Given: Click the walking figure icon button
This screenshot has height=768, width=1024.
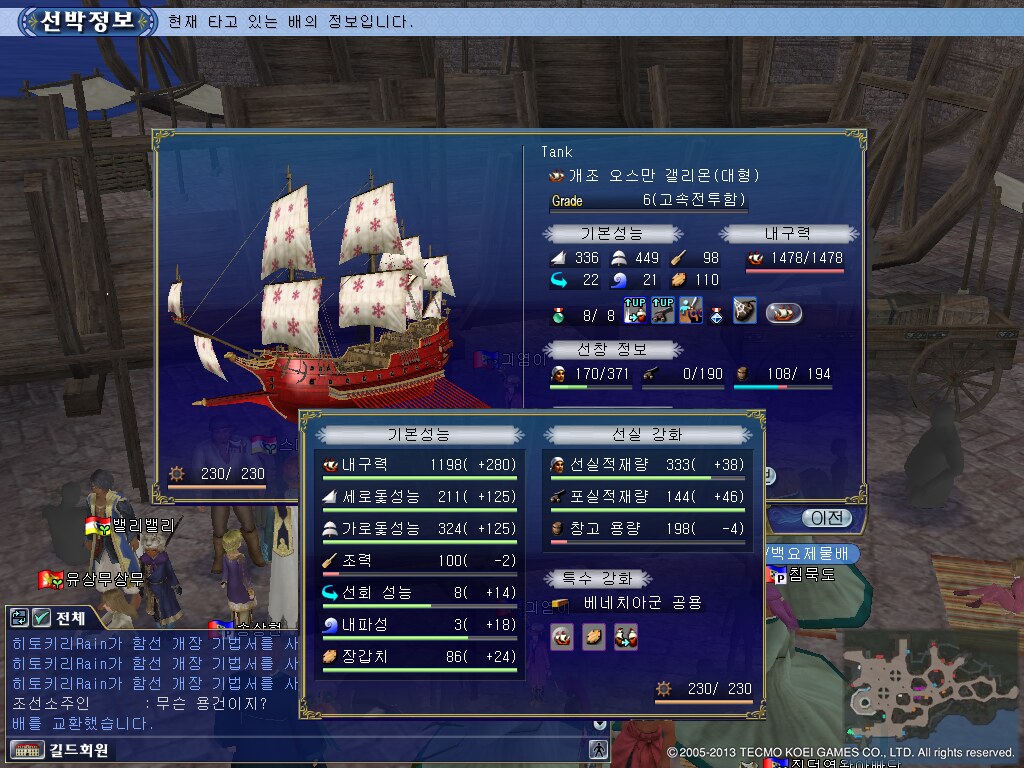Looking at the screenshot, I should pyautogui.click(x=598, y=749).
